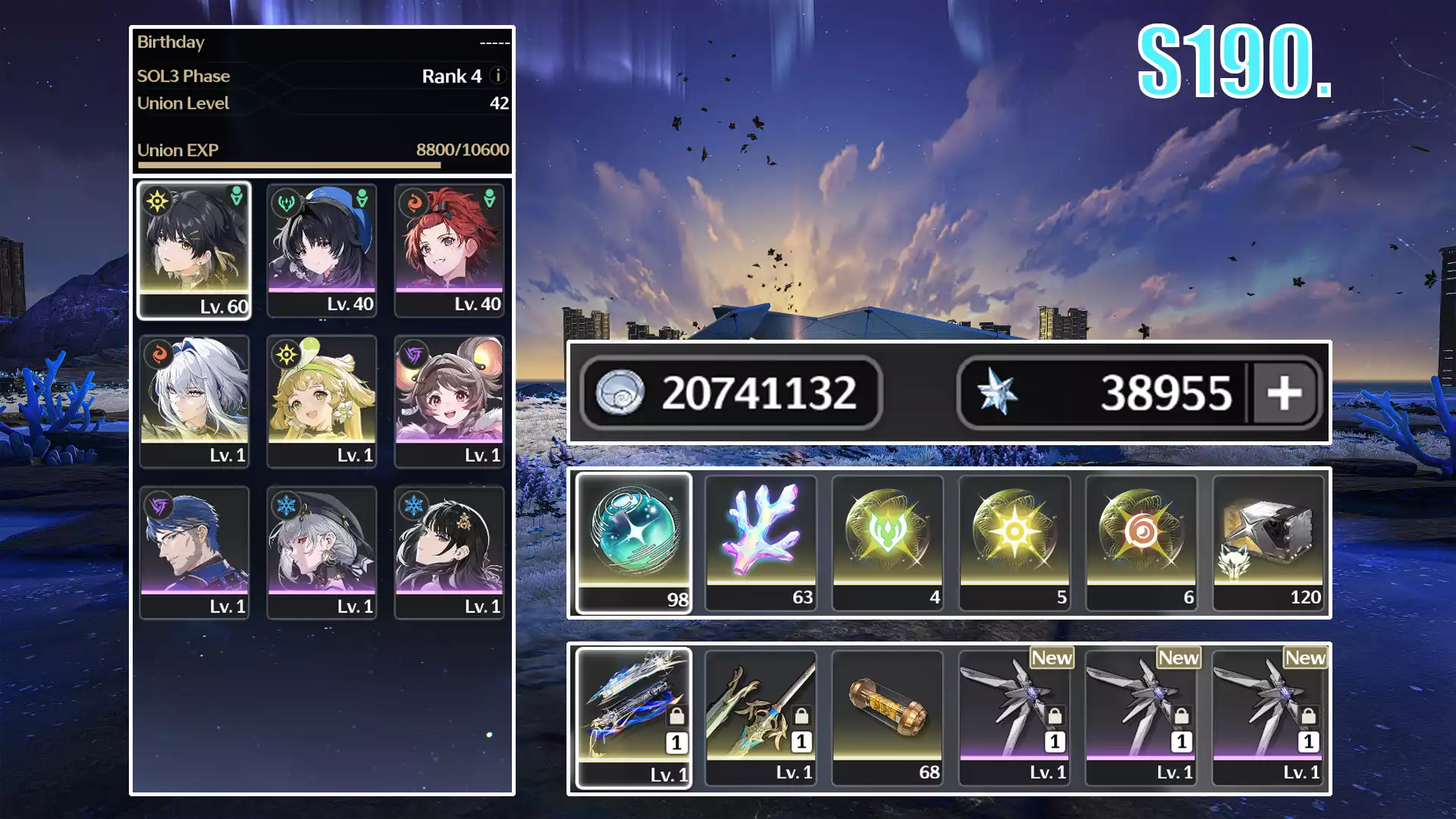This screenshot has height=819, width=1456.
Task: Select the green wind emblem item
Action: pyautogui.click(x=887, y=542)
